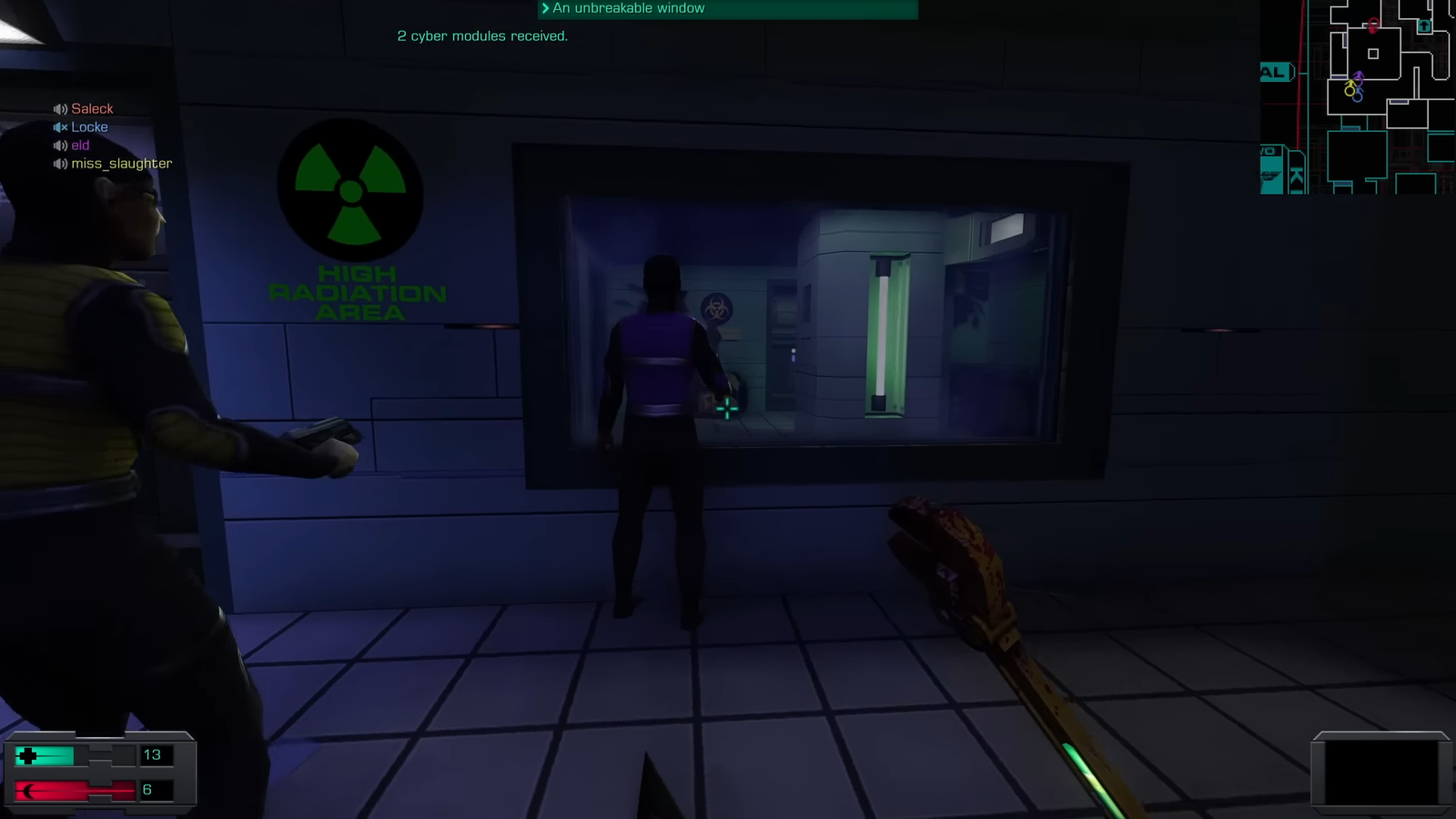Unmute Locke's crossed-out speaker icon
Image resolution: width=1456 pixels, height=819 pixels.
click(x=60, y=127)
